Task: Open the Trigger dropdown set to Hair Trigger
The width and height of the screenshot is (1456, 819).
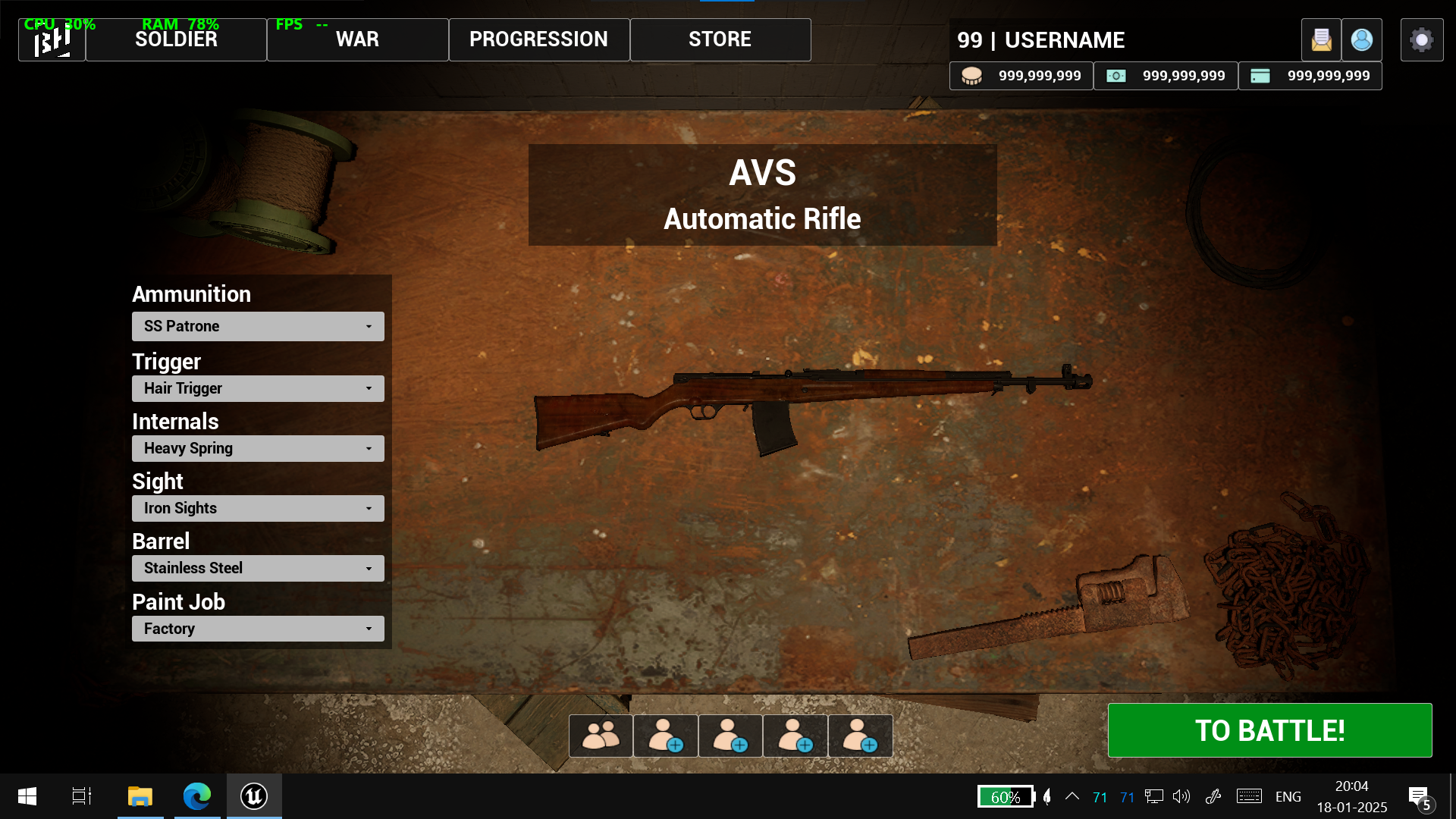Action: point(258,388)
